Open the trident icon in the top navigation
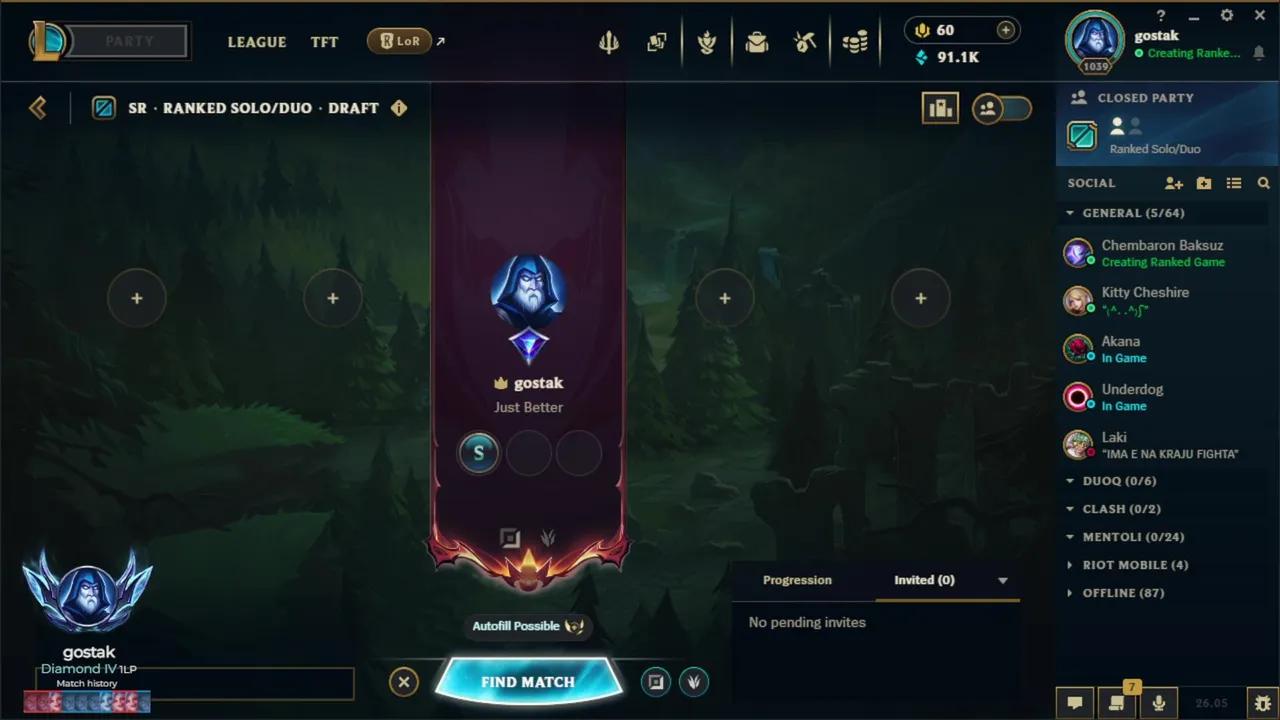This screenshot has height=720, width=1280. click(609, 41)
